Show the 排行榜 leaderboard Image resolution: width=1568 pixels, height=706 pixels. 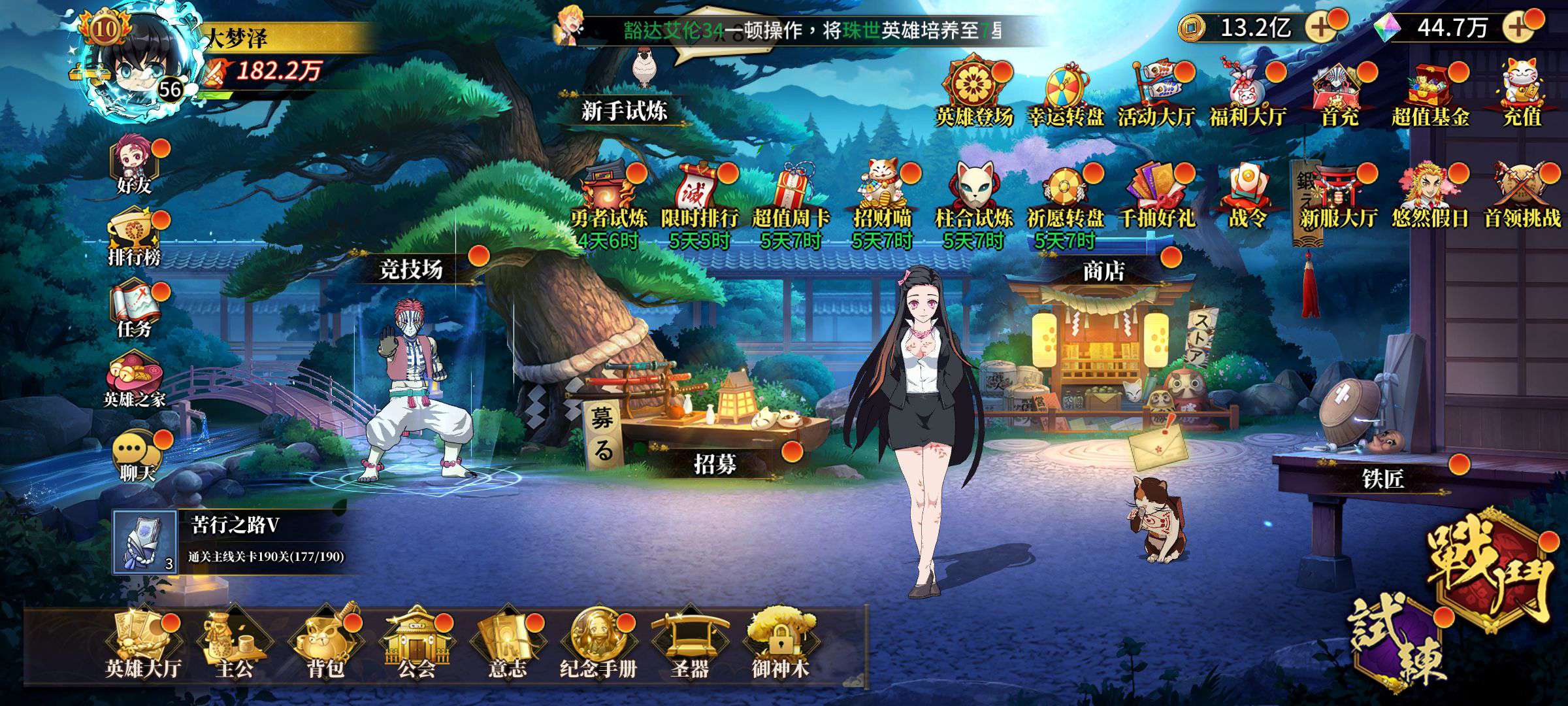pos(135,239)
